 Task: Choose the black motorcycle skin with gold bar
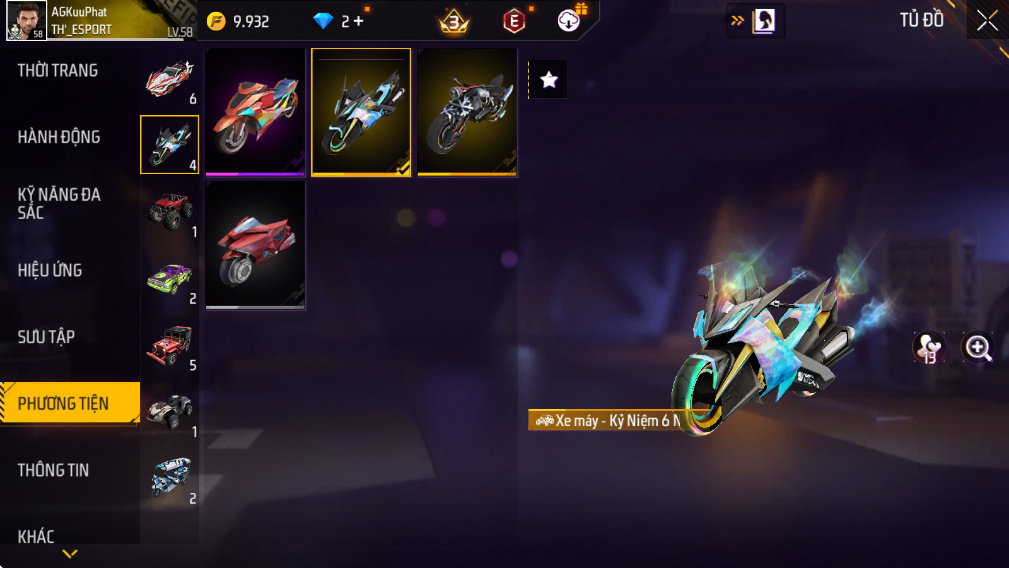coord(467,111)
